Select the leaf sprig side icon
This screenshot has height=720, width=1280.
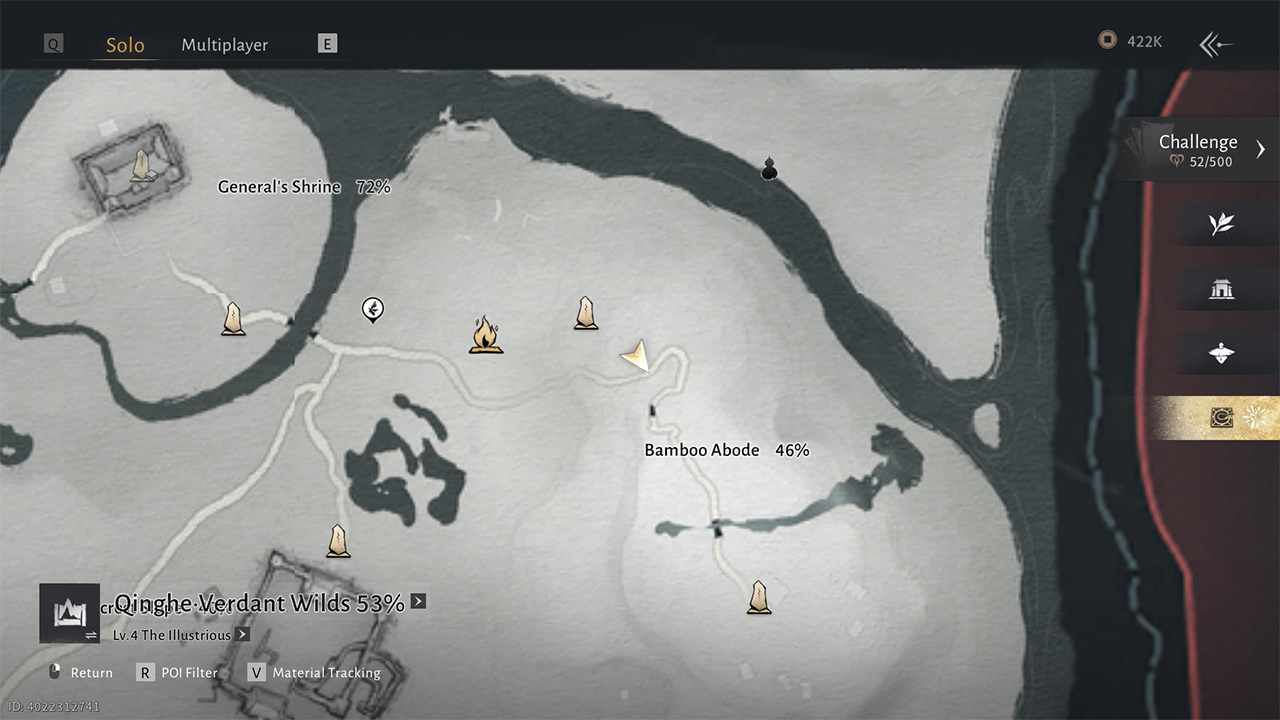(x=1221, y=224)
